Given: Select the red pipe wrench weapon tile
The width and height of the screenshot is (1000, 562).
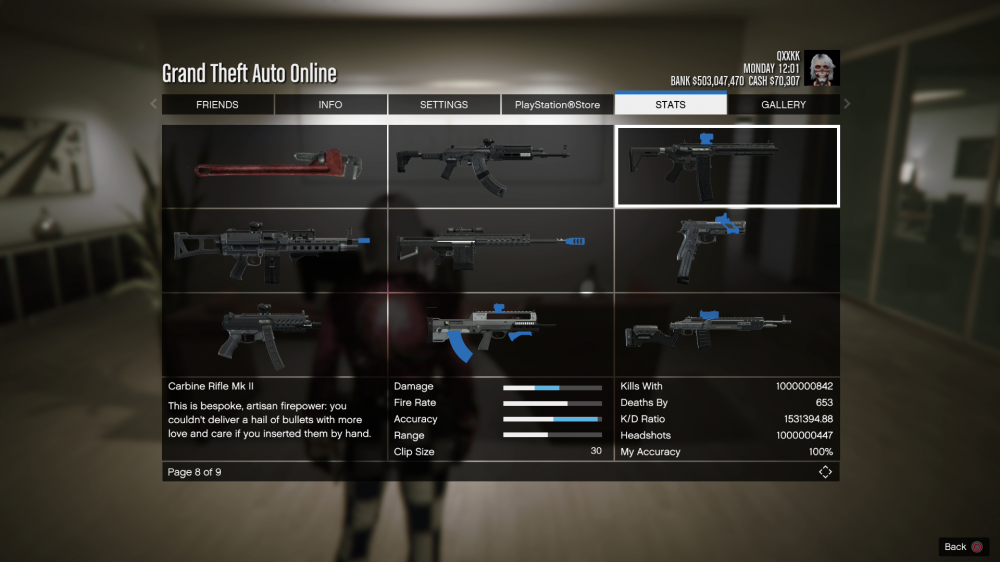Looking at the screenshot, I should [x=274, y=166].
